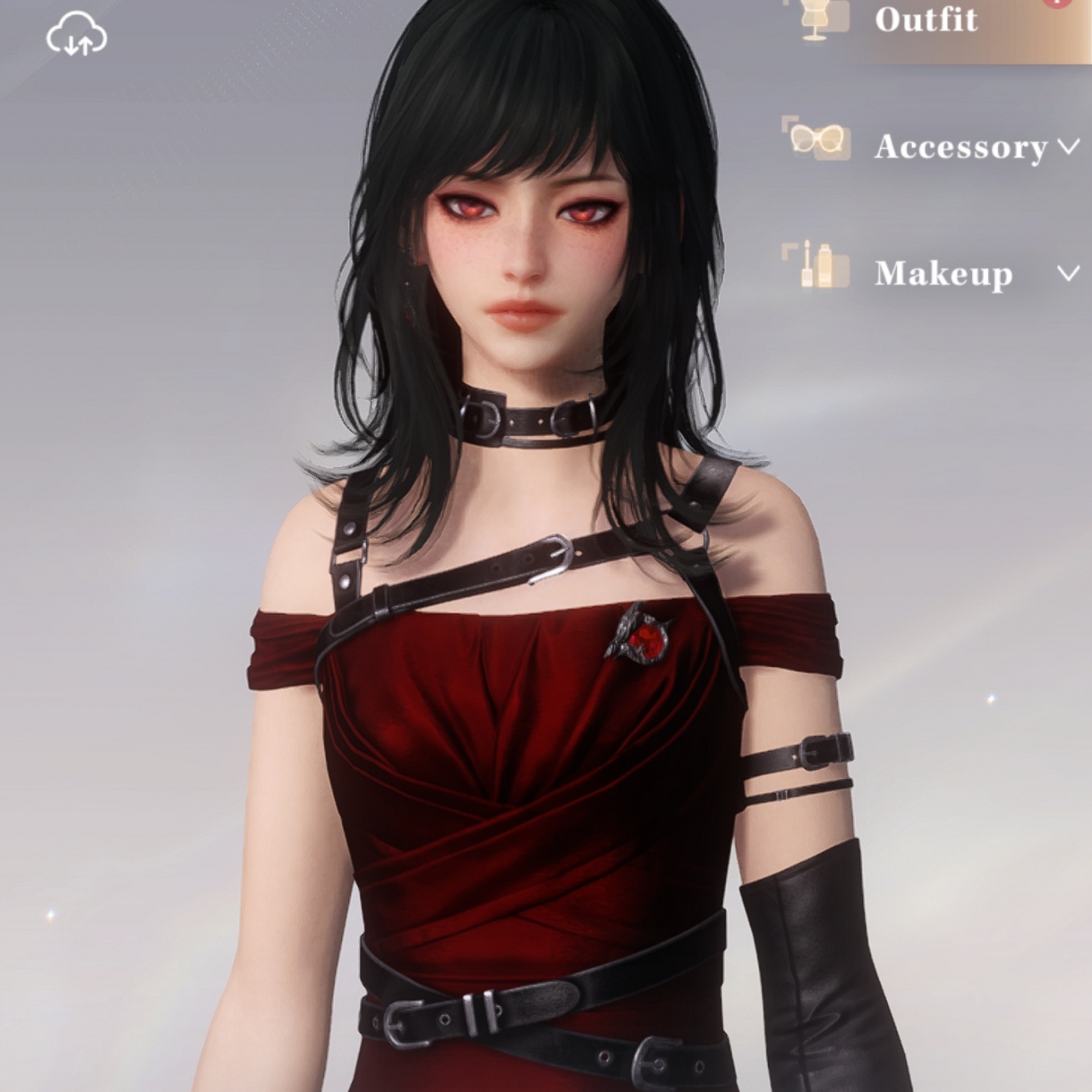Open the cloud upload and download icon
1092x1092 pixels.
77,36
